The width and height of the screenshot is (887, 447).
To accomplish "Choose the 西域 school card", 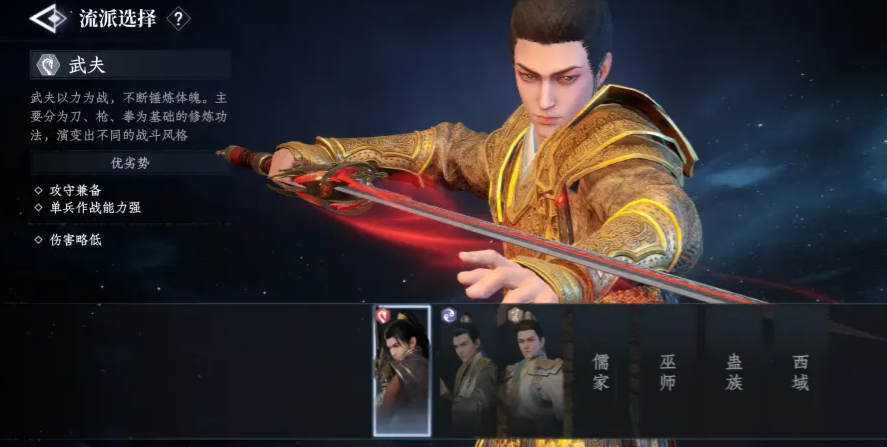I will (801, 371).
